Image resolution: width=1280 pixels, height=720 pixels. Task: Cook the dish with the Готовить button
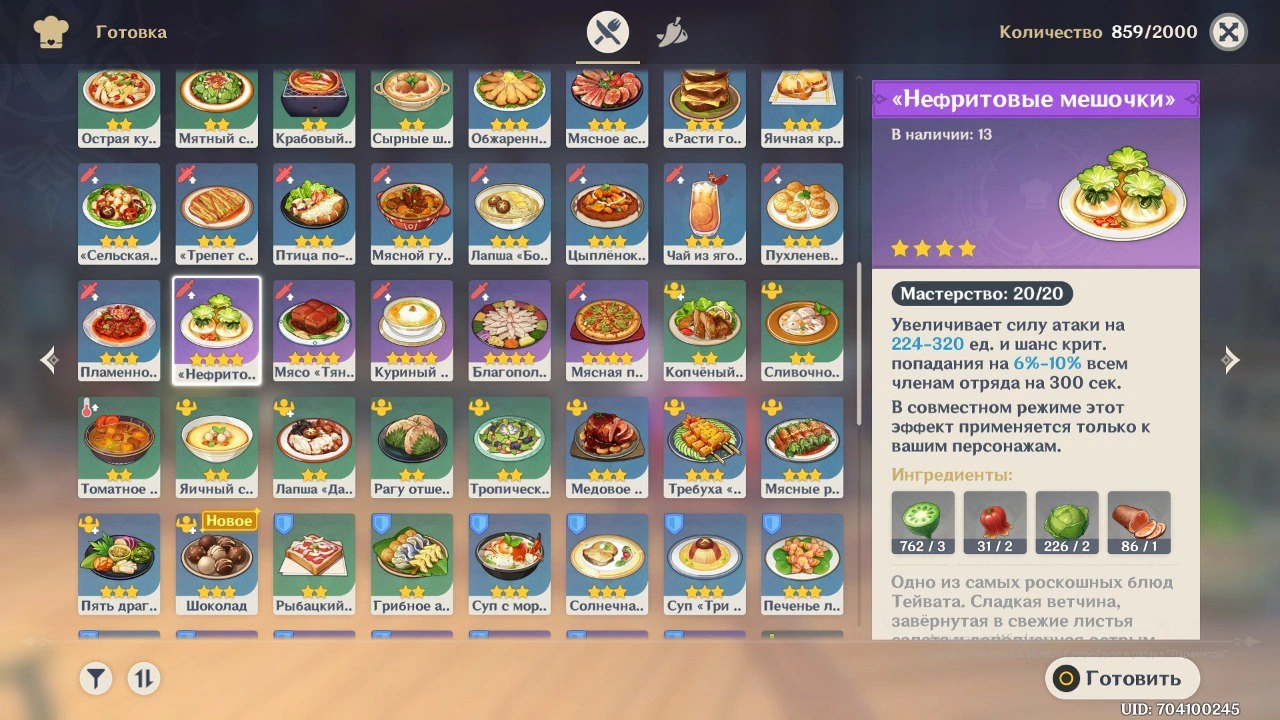coord(1122,679)
